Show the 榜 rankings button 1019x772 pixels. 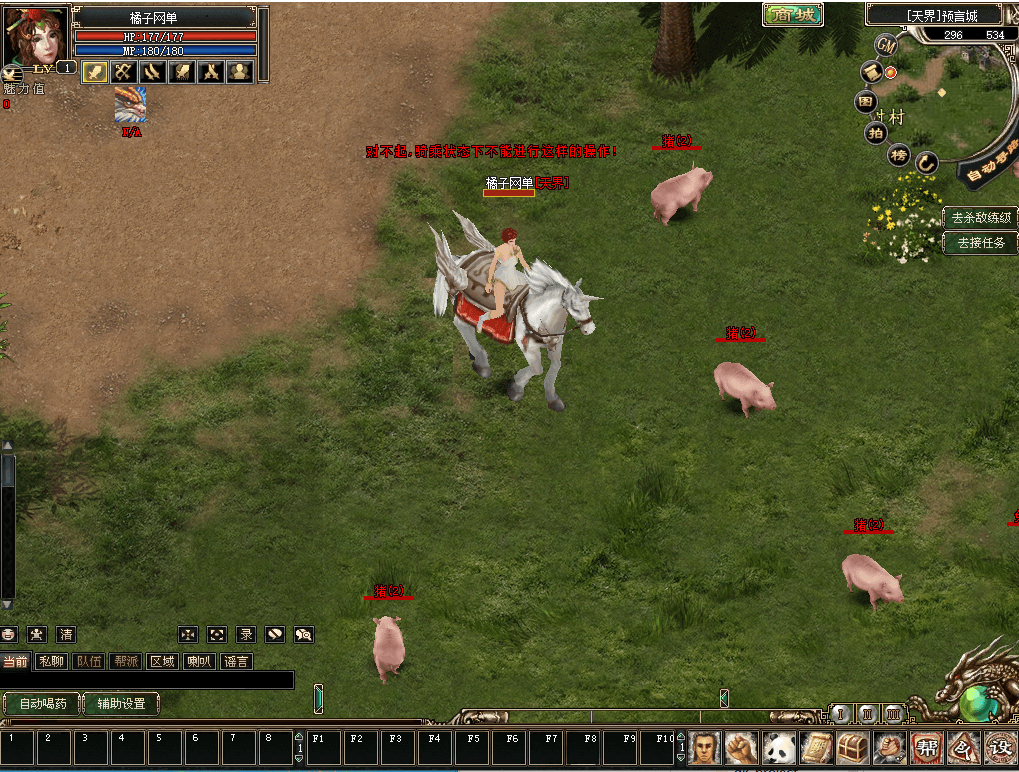tap(899, 154)
